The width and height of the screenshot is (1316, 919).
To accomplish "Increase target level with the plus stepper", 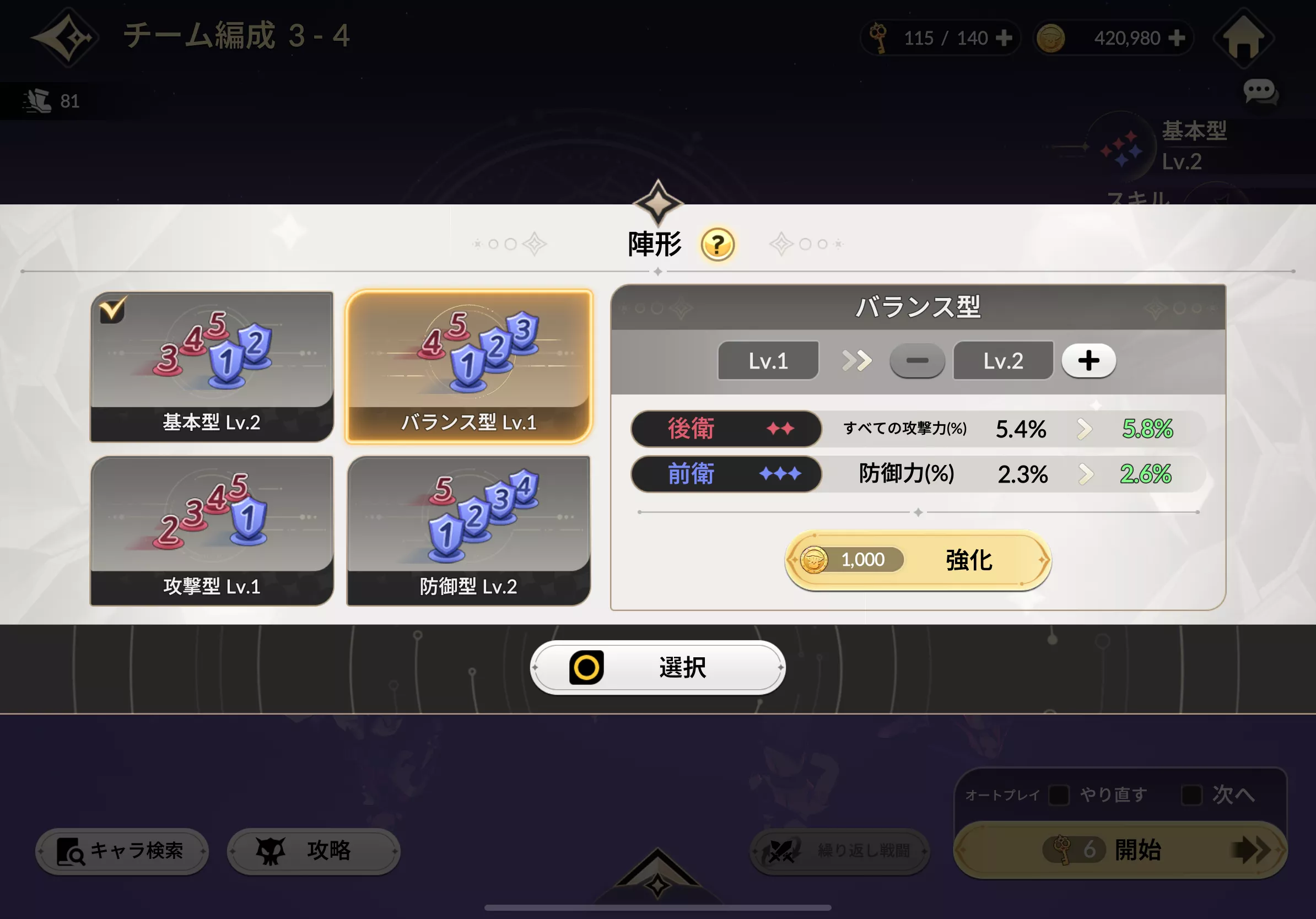I will (1088, 360).
